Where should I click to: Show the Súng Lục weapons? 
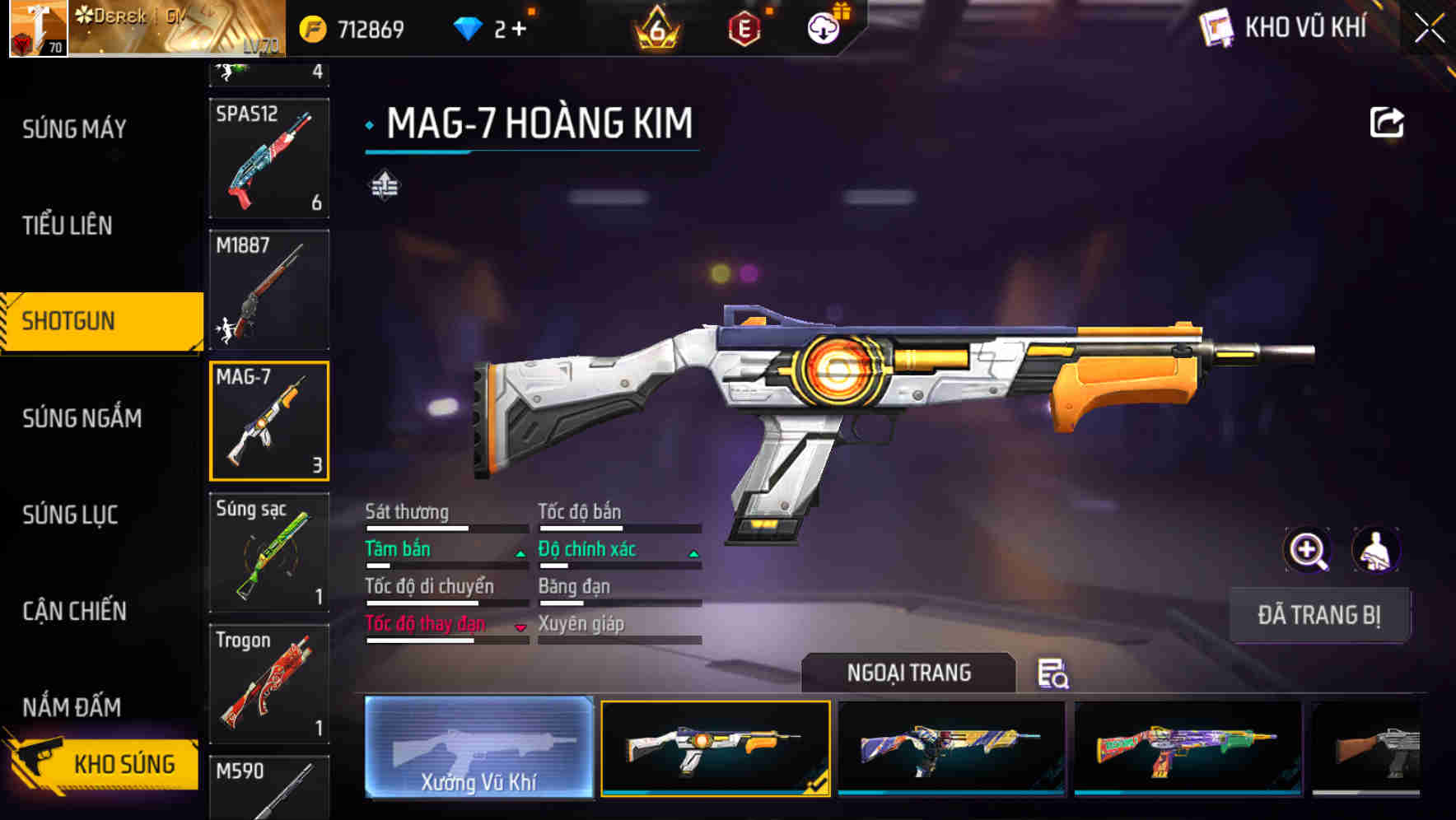[x=70, y=515]
